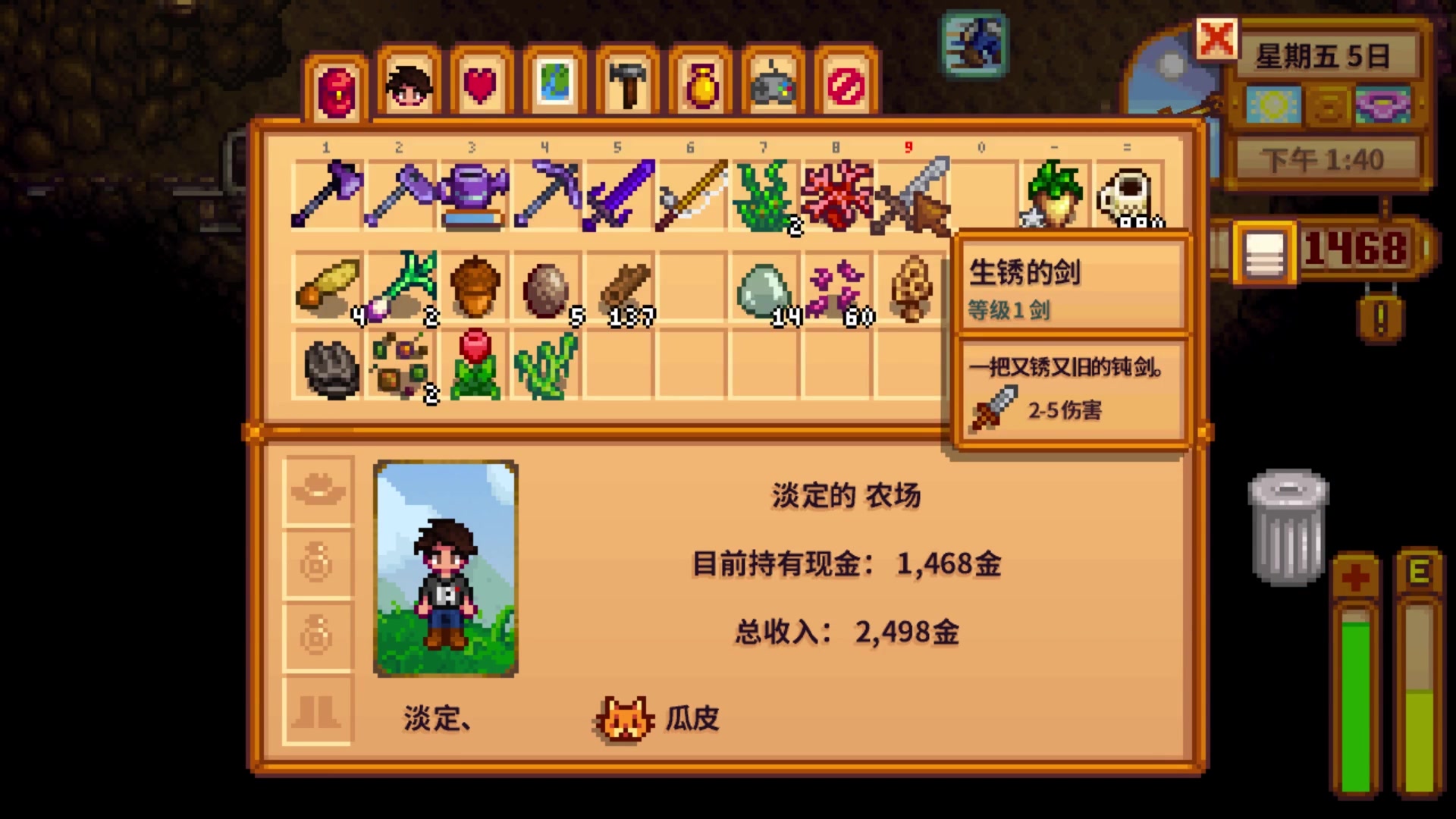The width and height of the screenshot is (1456, 819).
Task: Click the cat icon next to 瓜皮
Action: (623, 719)
